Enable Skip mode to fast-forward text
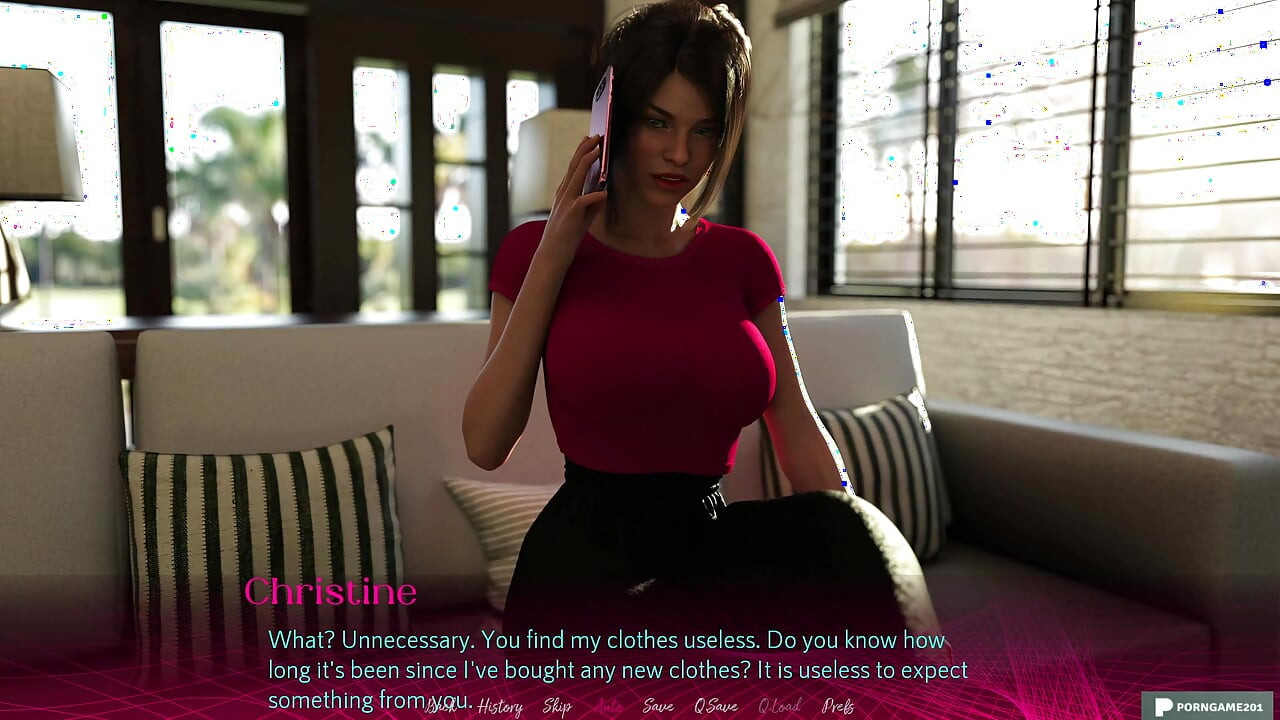Image resolution: width=1280 pixels, height=720 pixels. coord(558,706)
